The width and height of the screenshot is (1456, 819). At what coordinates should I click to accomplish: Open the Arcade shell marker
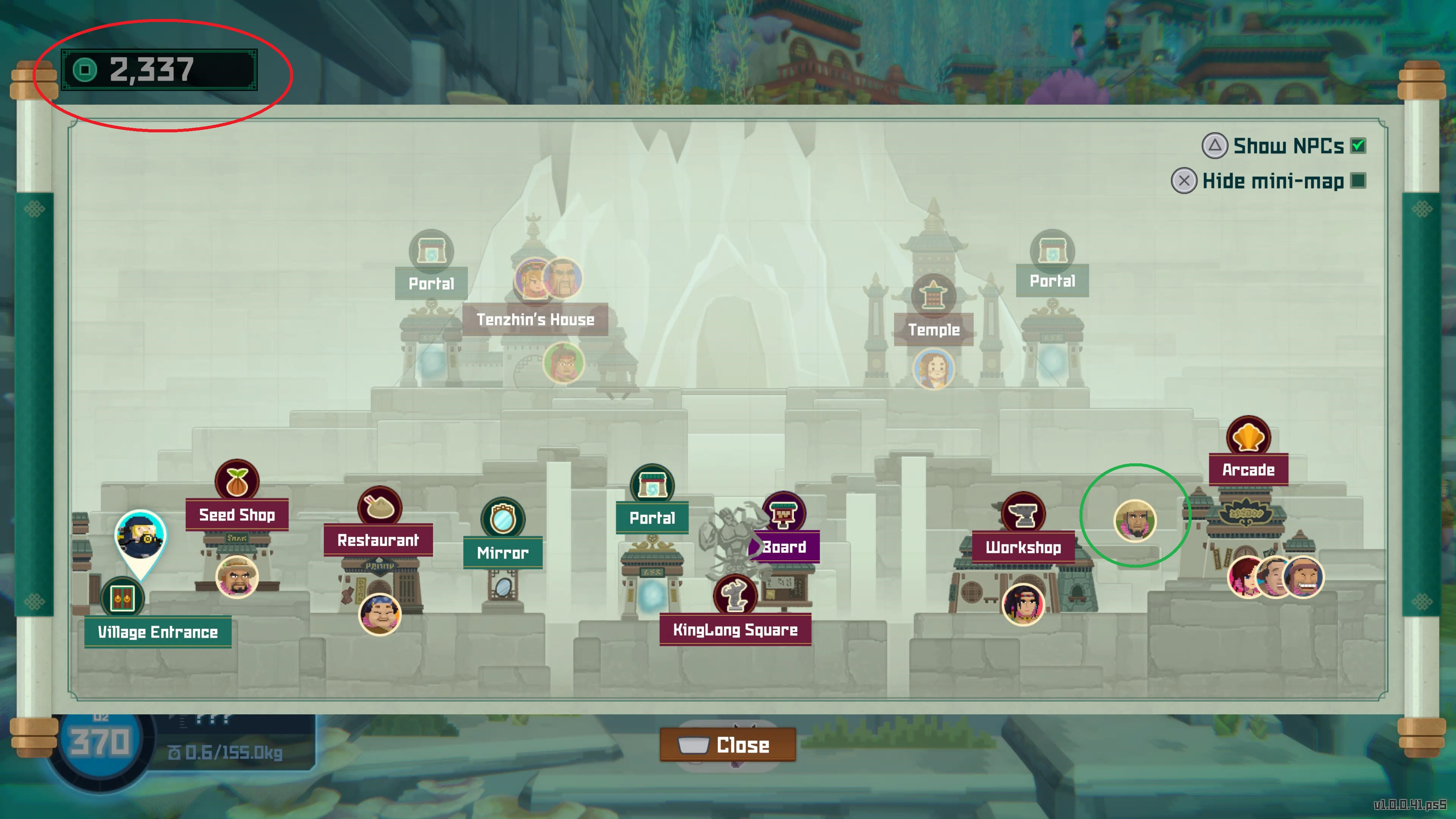pos(1248,437)
